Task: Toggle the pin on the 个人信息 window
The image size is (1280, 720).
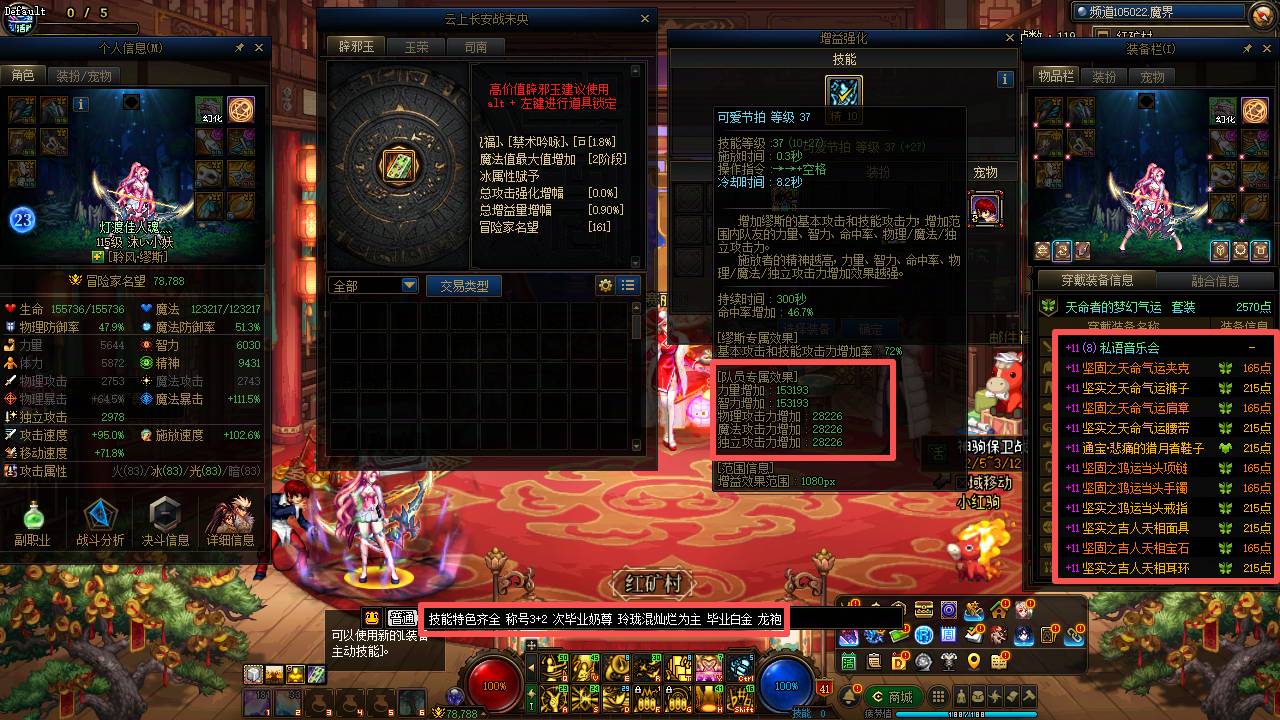Action: point(238,47)
